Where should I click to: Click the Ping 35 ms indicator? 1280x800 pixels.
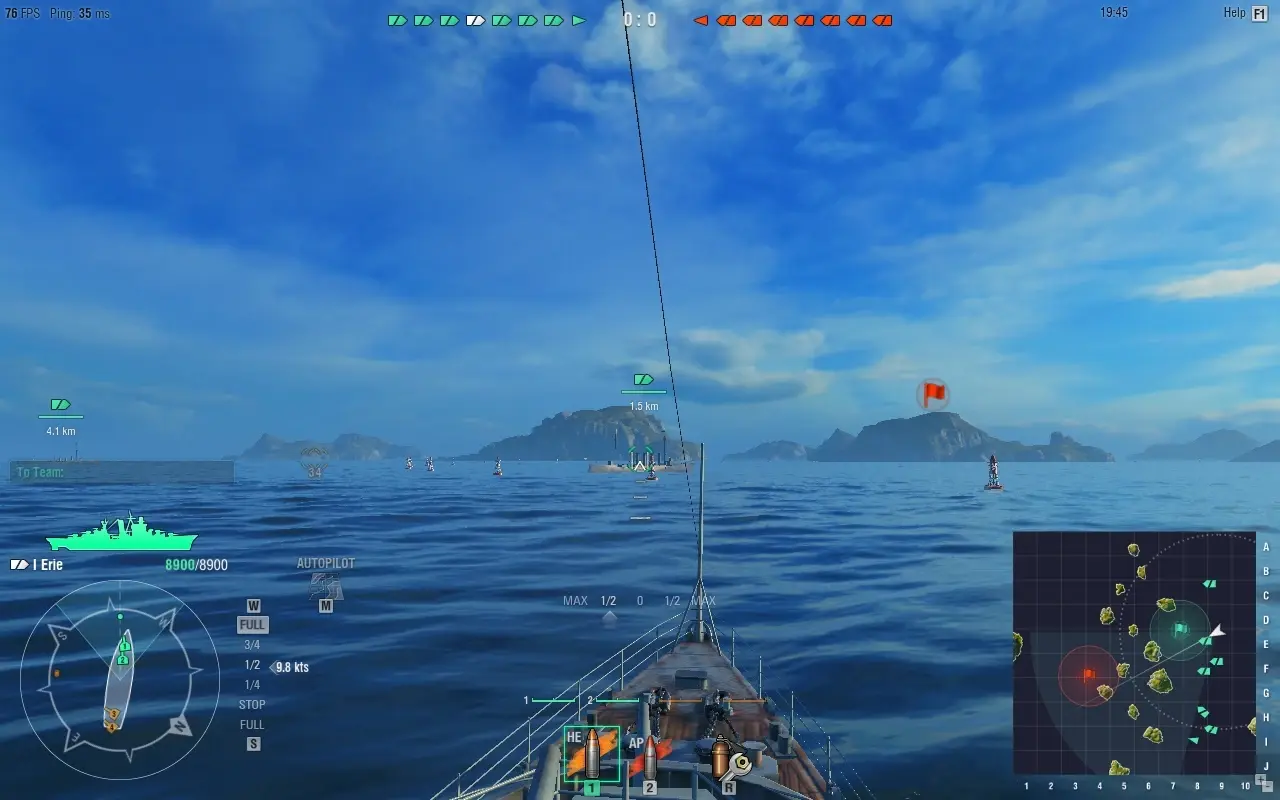coord(80,14)
